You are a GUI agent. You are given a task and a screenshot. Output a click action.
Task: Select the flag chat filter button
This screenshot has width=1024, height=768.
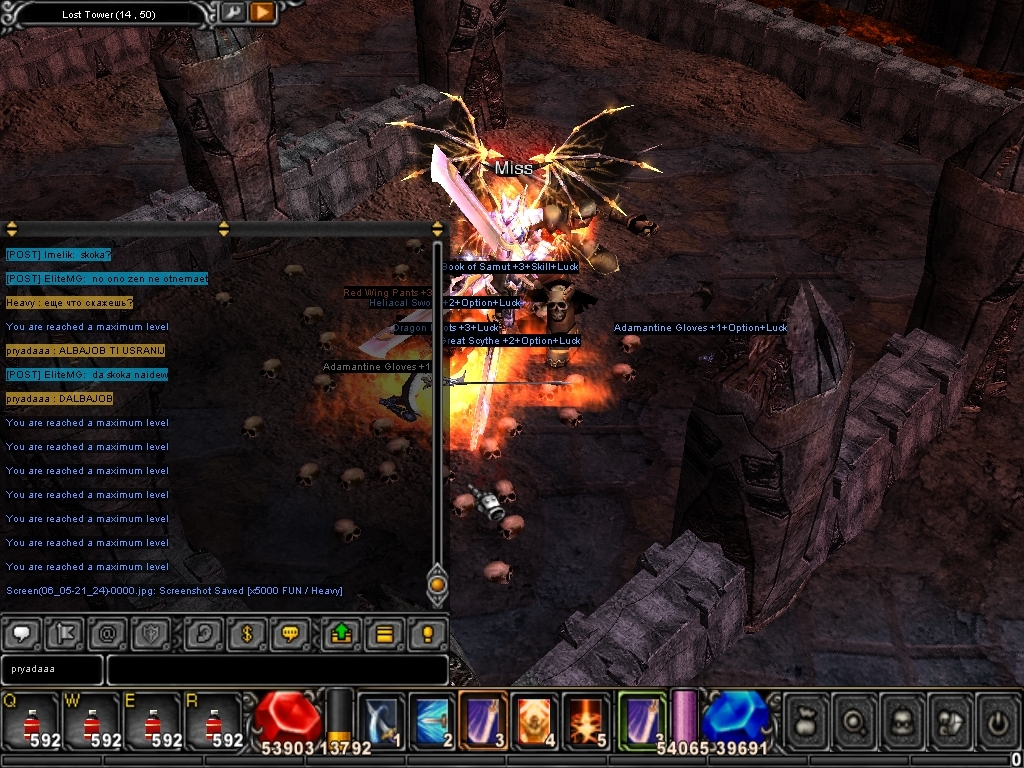pyautogui.click(x=64, y=634)
